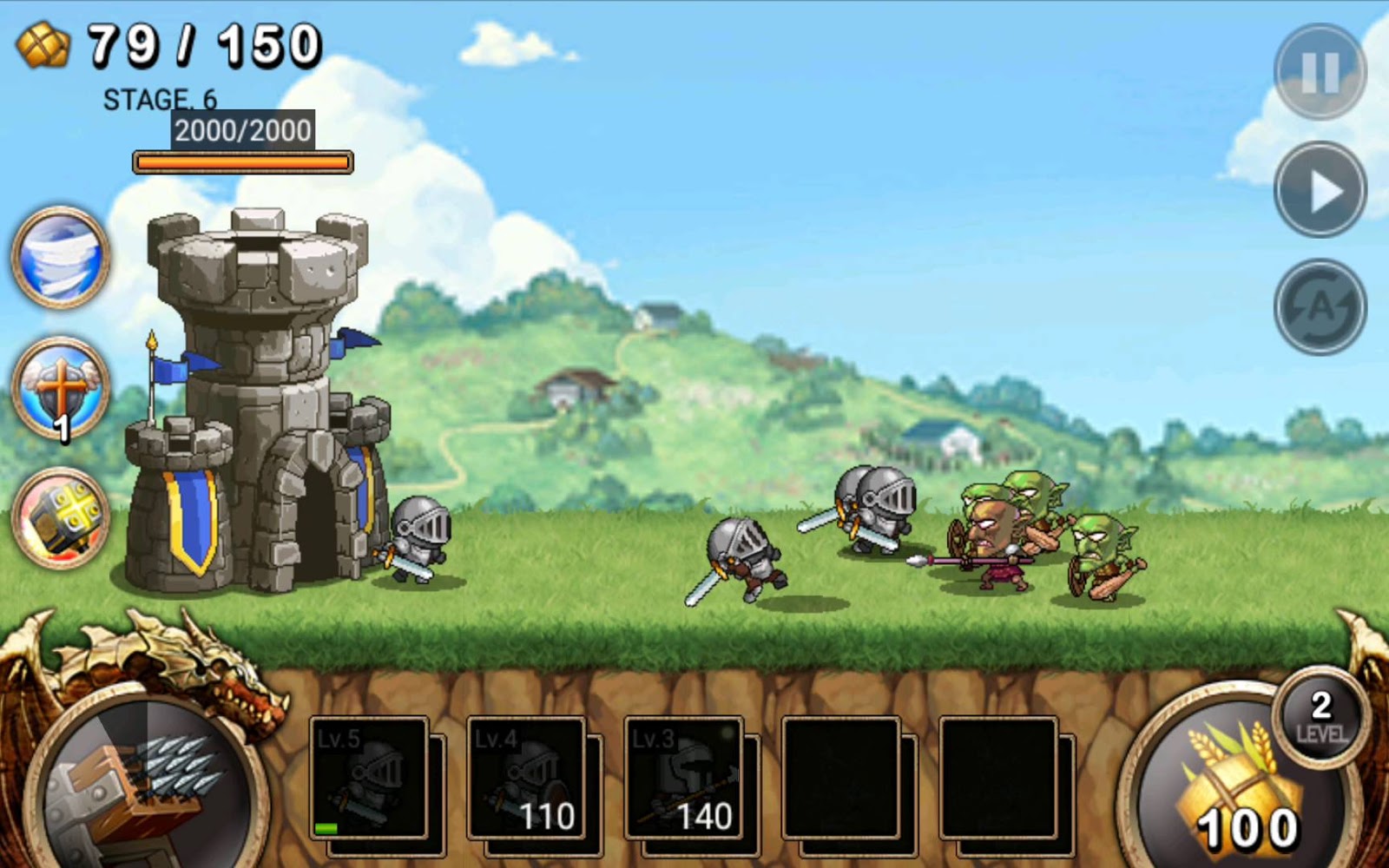Tap the 2000/2000 health readout

pyautogui.click(x=241, y=132)
